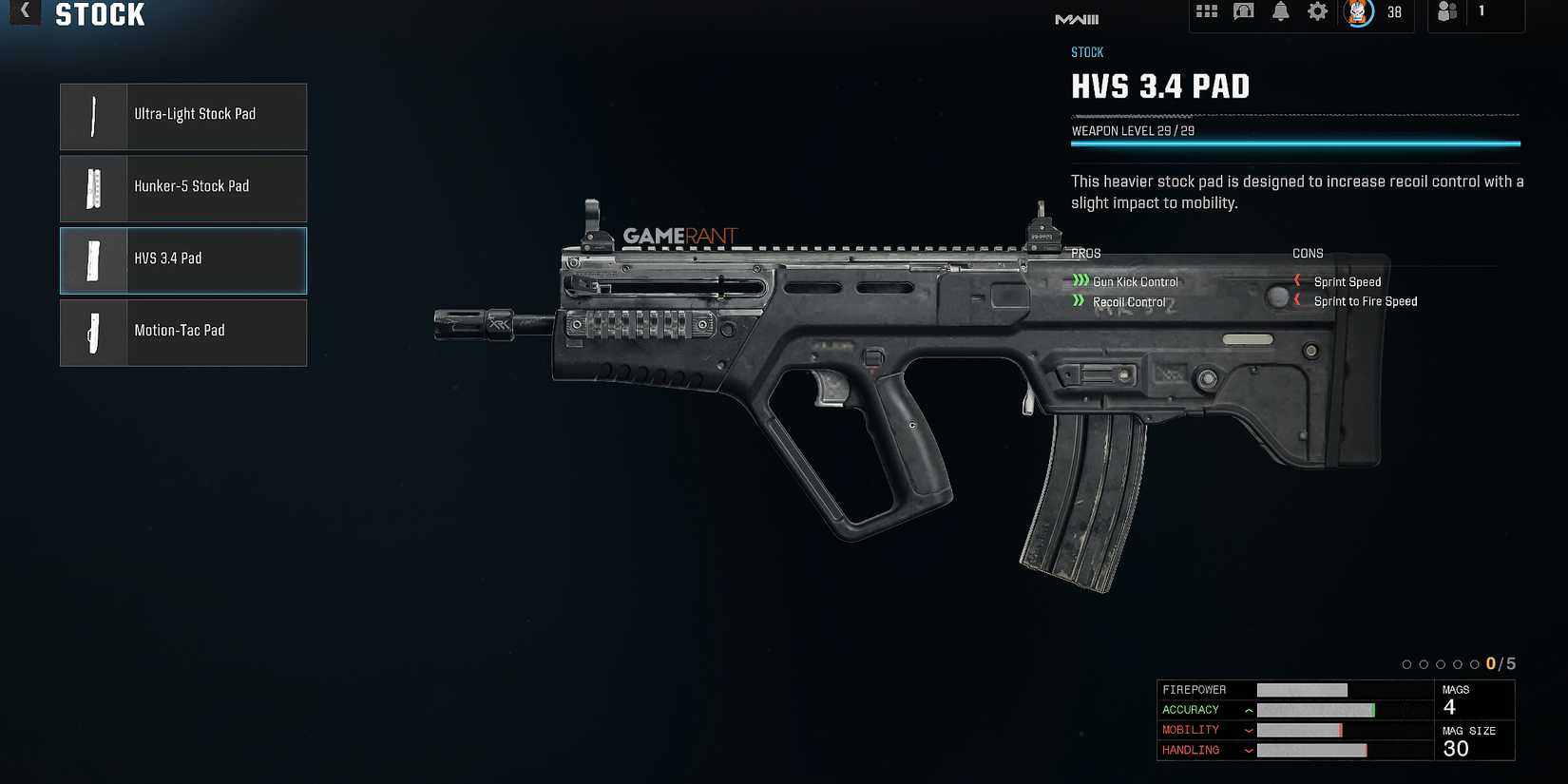Open the voice chat headset icon
The height and width of the screenshot is (784, 1568).
pyautogui.click(x=1243, y=12)
